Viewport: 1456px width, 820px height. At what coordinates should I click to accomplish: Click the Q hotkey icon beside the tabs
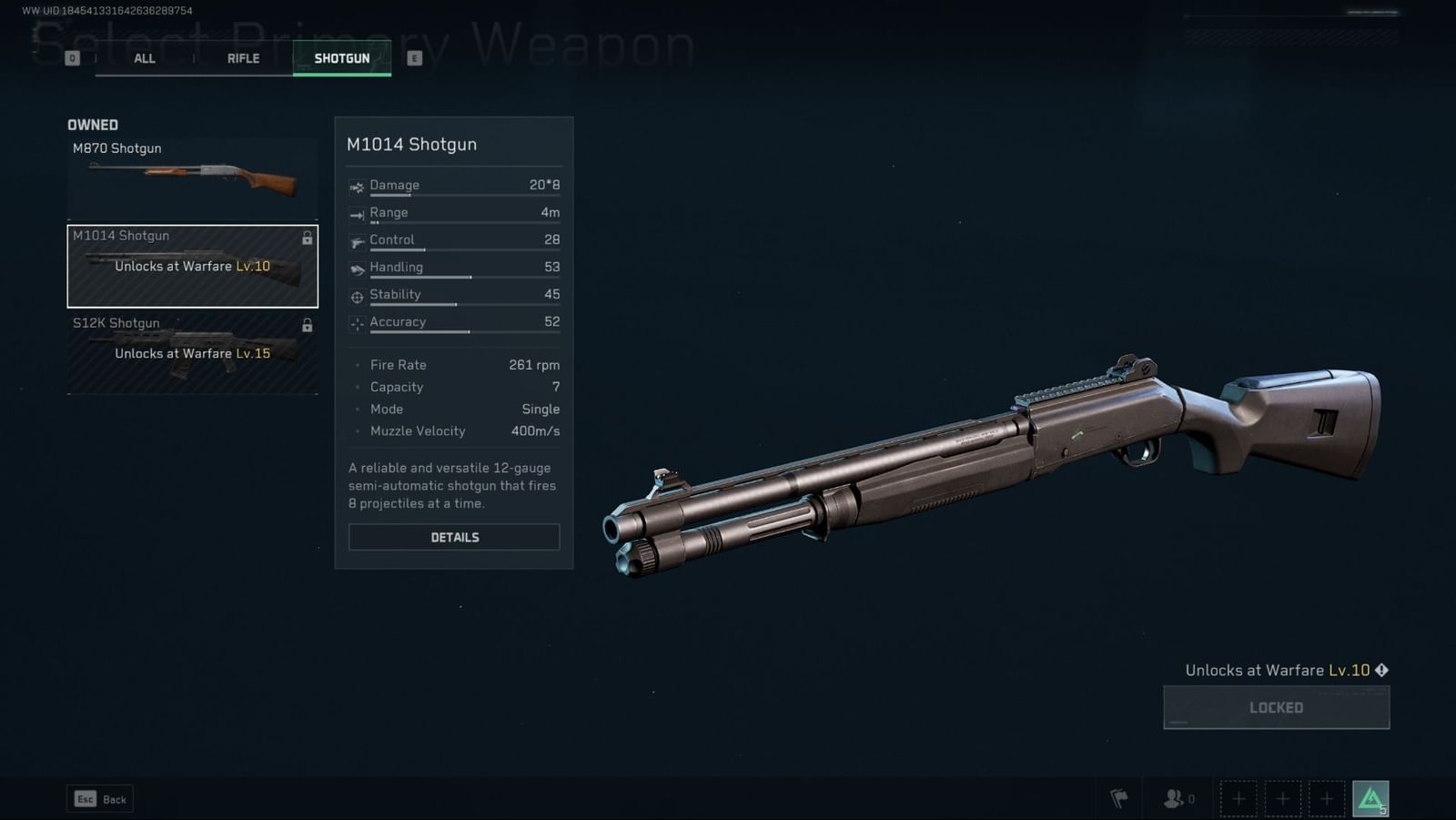point(71,56)
